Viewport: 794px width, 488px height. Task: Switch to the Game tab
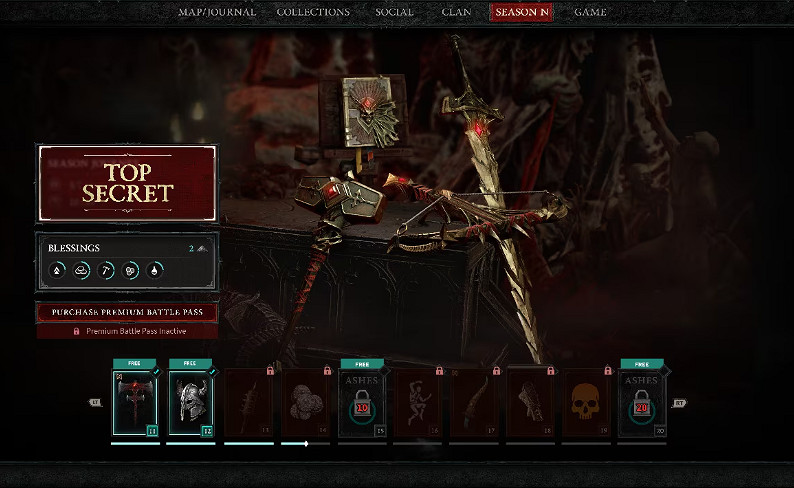(x=589, y=12)
